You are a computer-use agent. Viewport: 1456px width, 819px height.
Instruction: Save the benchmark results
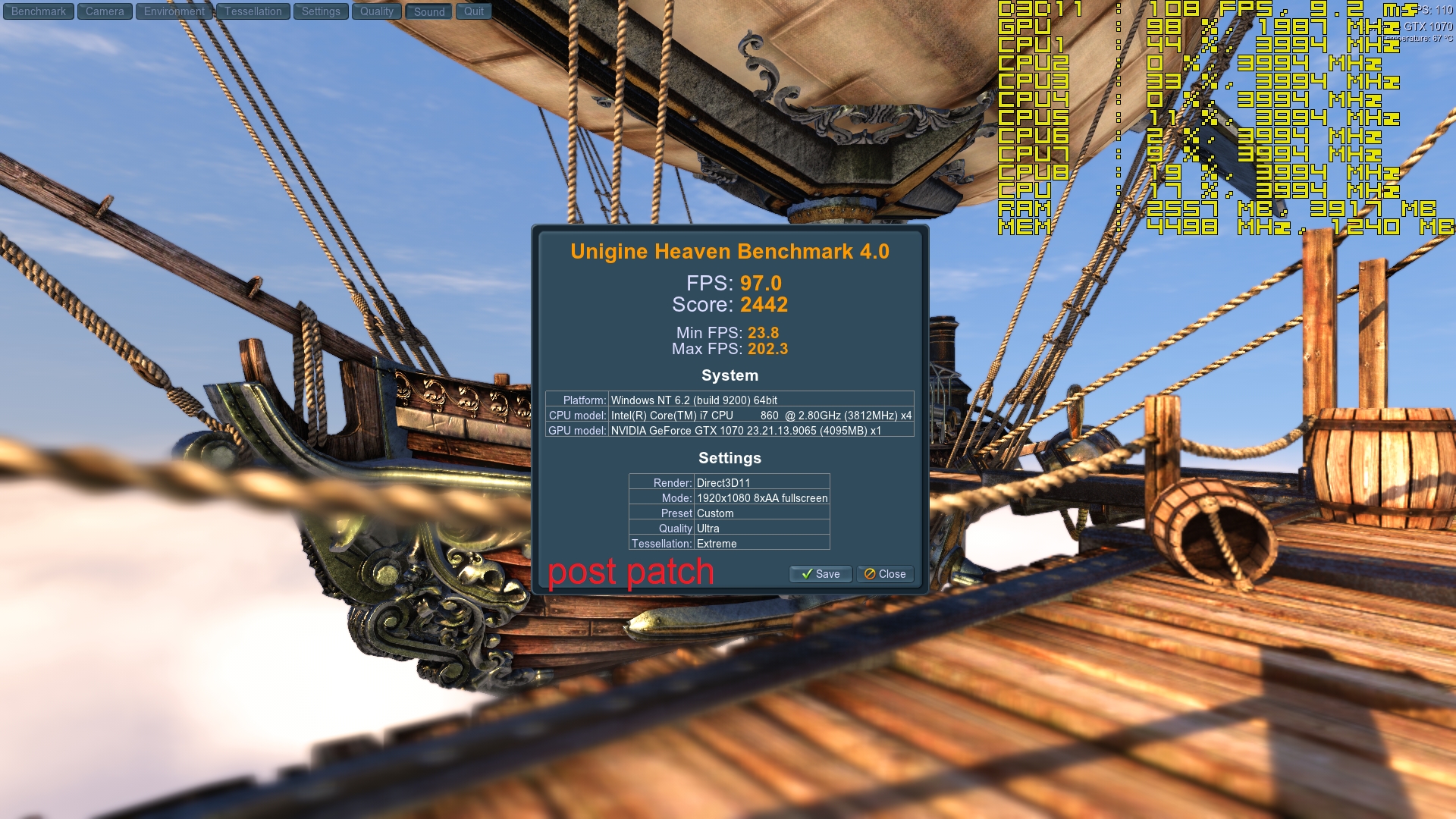[x=821, y=574]
